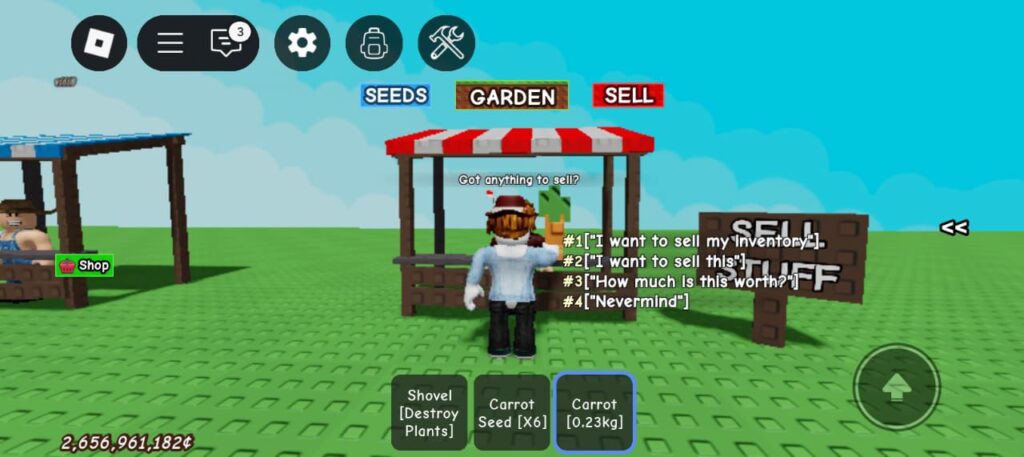1024x457 pixels.
Task: Teleport to SEEDS shop
Action: click(396, 95)
